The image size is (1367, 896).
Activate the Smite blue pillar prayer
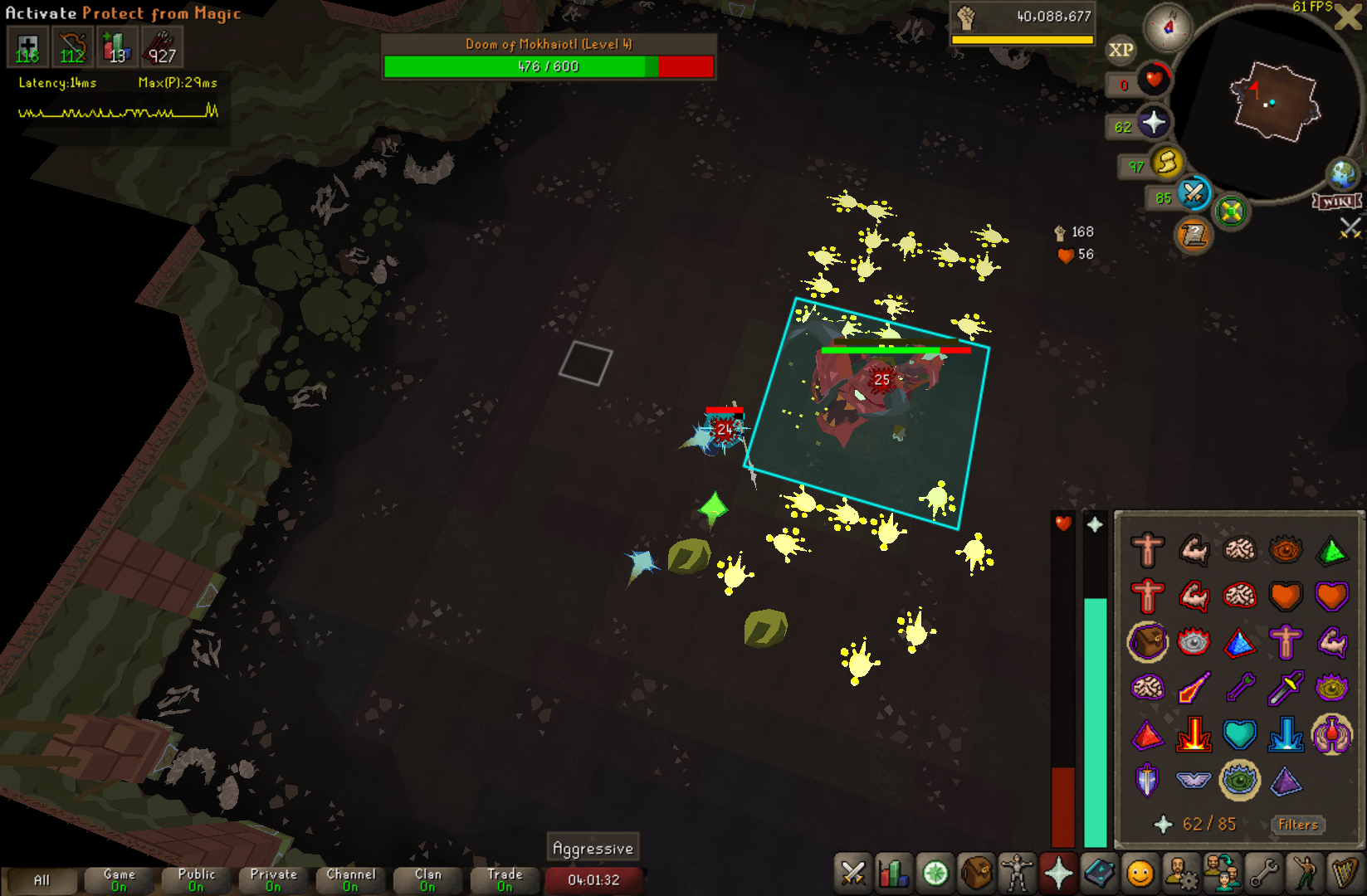[x=1285, y=734]
